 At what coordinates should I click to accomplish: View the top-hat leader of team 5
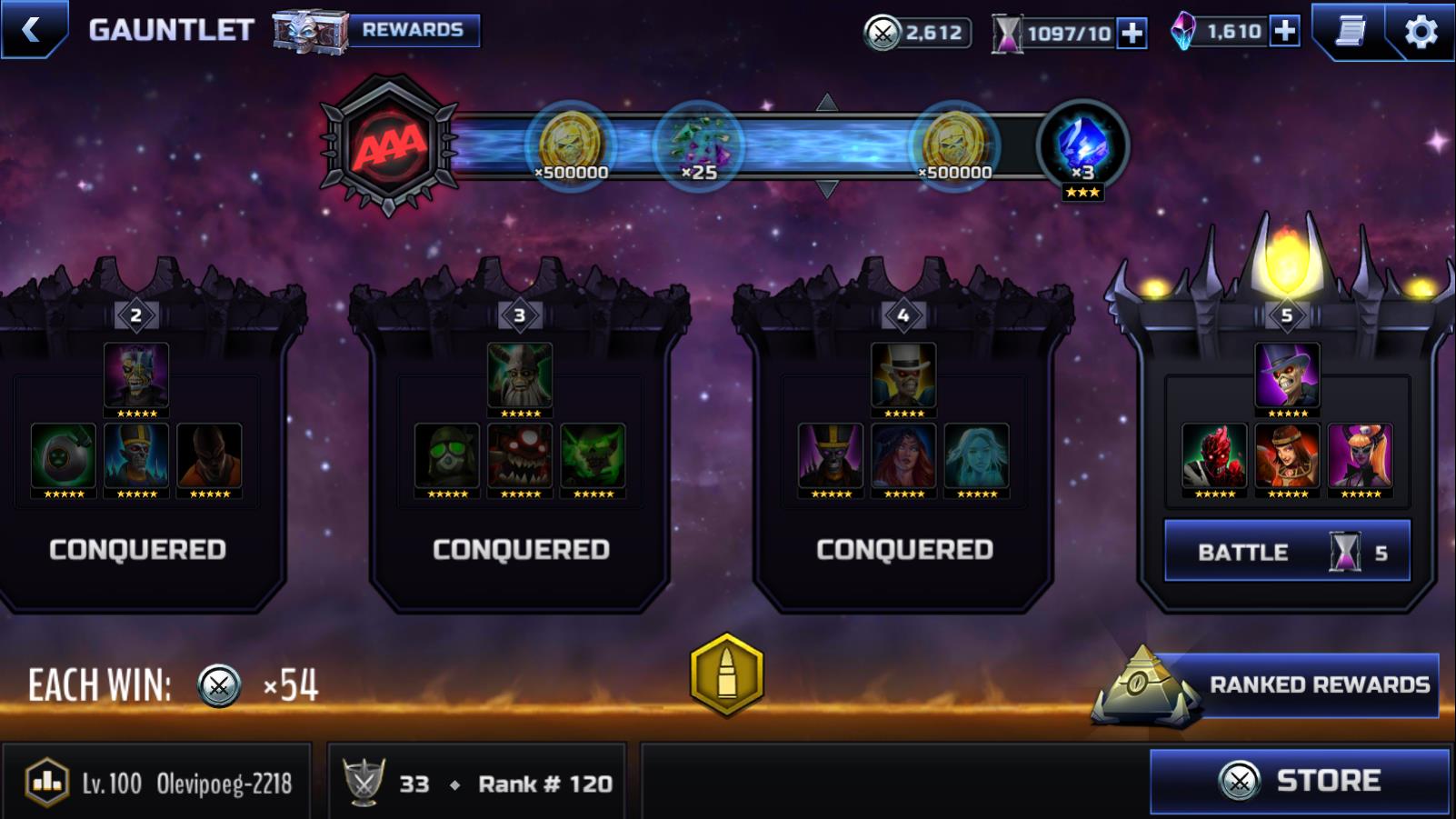pyautogui.click(x=1287, y=375)
